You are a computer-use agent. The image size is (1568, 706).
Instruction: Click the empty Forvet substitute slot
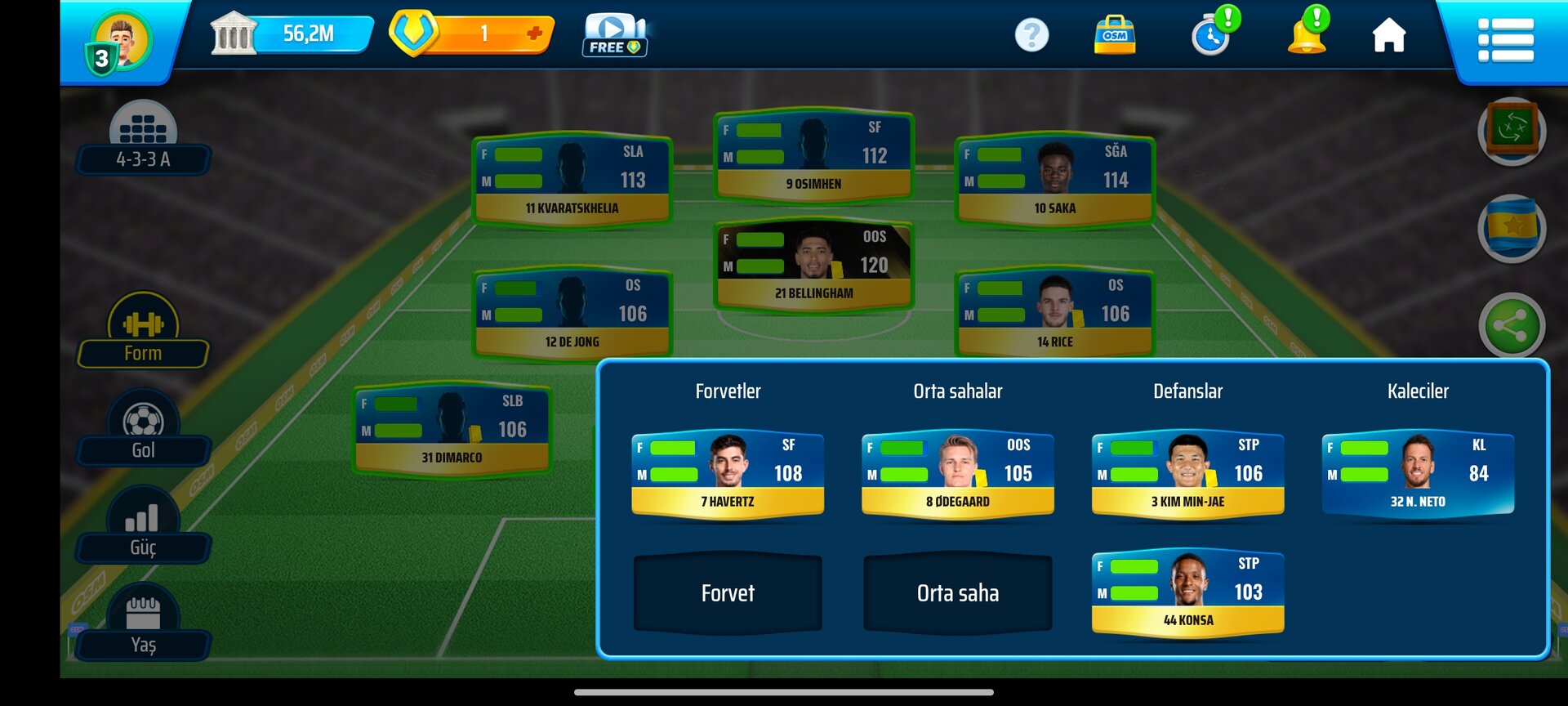[x=728, y=593]
